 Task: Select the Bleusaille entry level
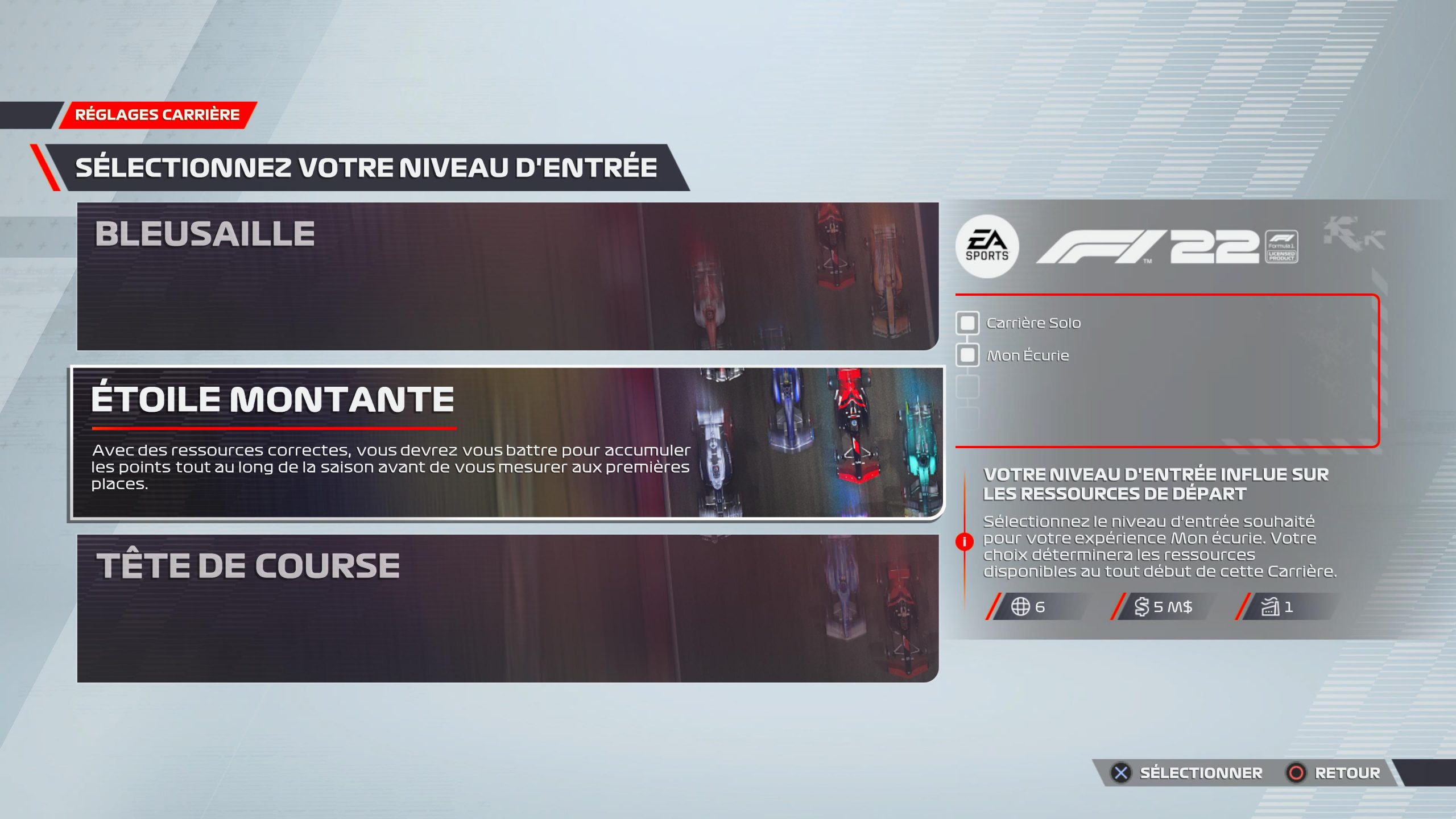507,276
